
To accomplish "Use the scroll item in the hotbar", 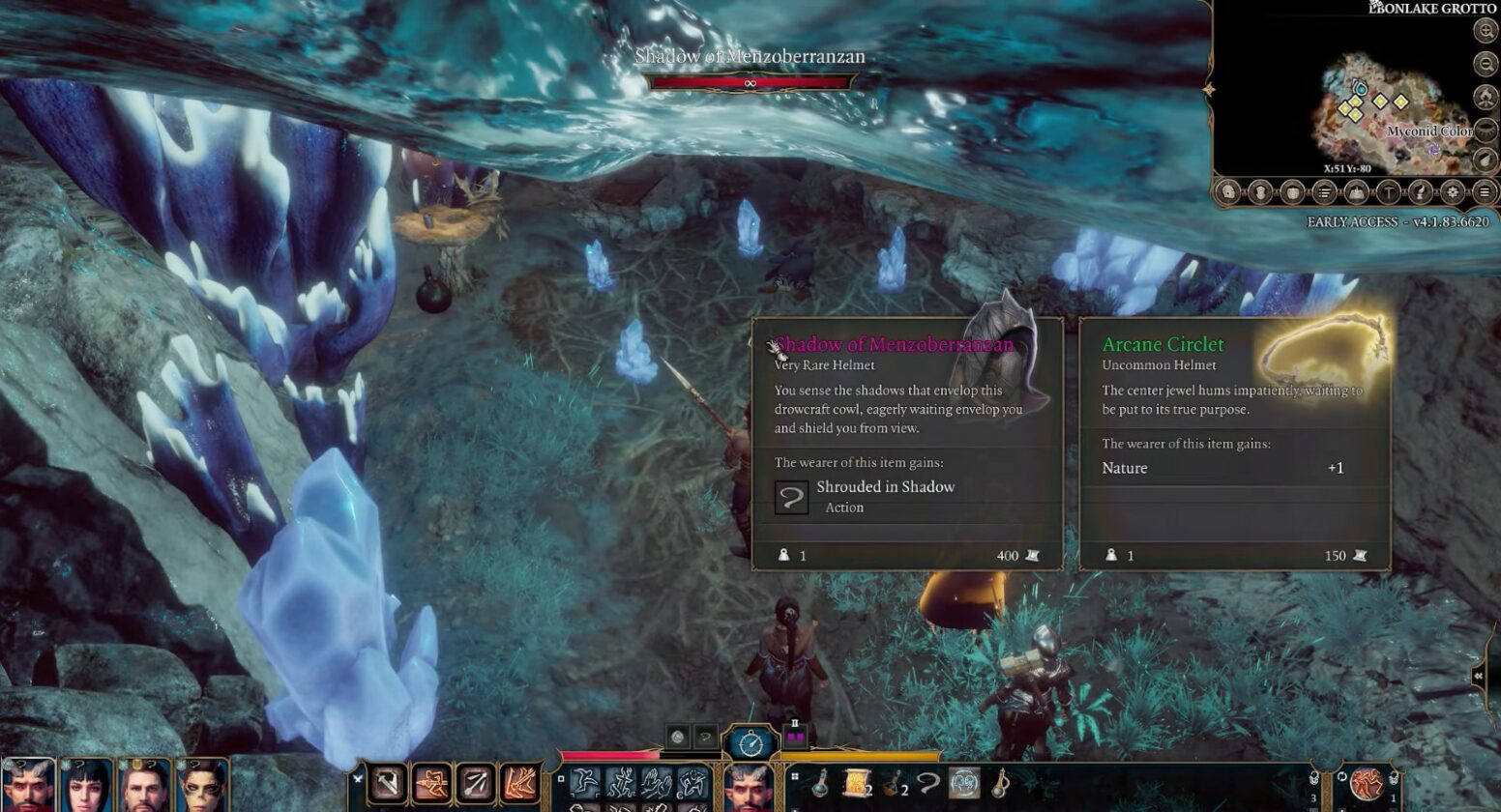I will tap(856, 783).
